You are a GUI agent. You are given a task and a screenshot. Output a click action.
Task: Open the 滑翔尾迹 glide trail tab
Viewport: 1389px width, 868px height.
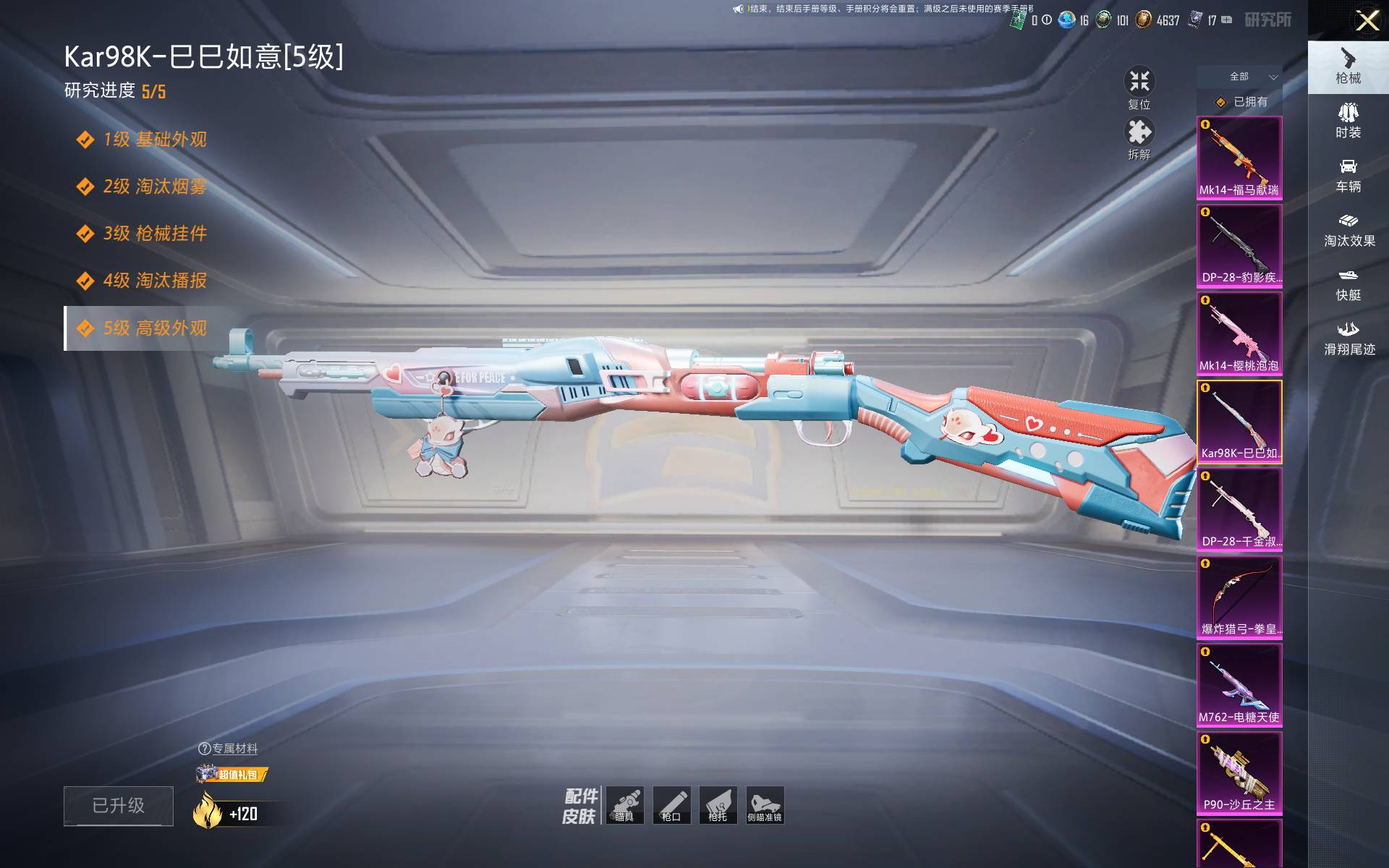(x=1348, y=339)
